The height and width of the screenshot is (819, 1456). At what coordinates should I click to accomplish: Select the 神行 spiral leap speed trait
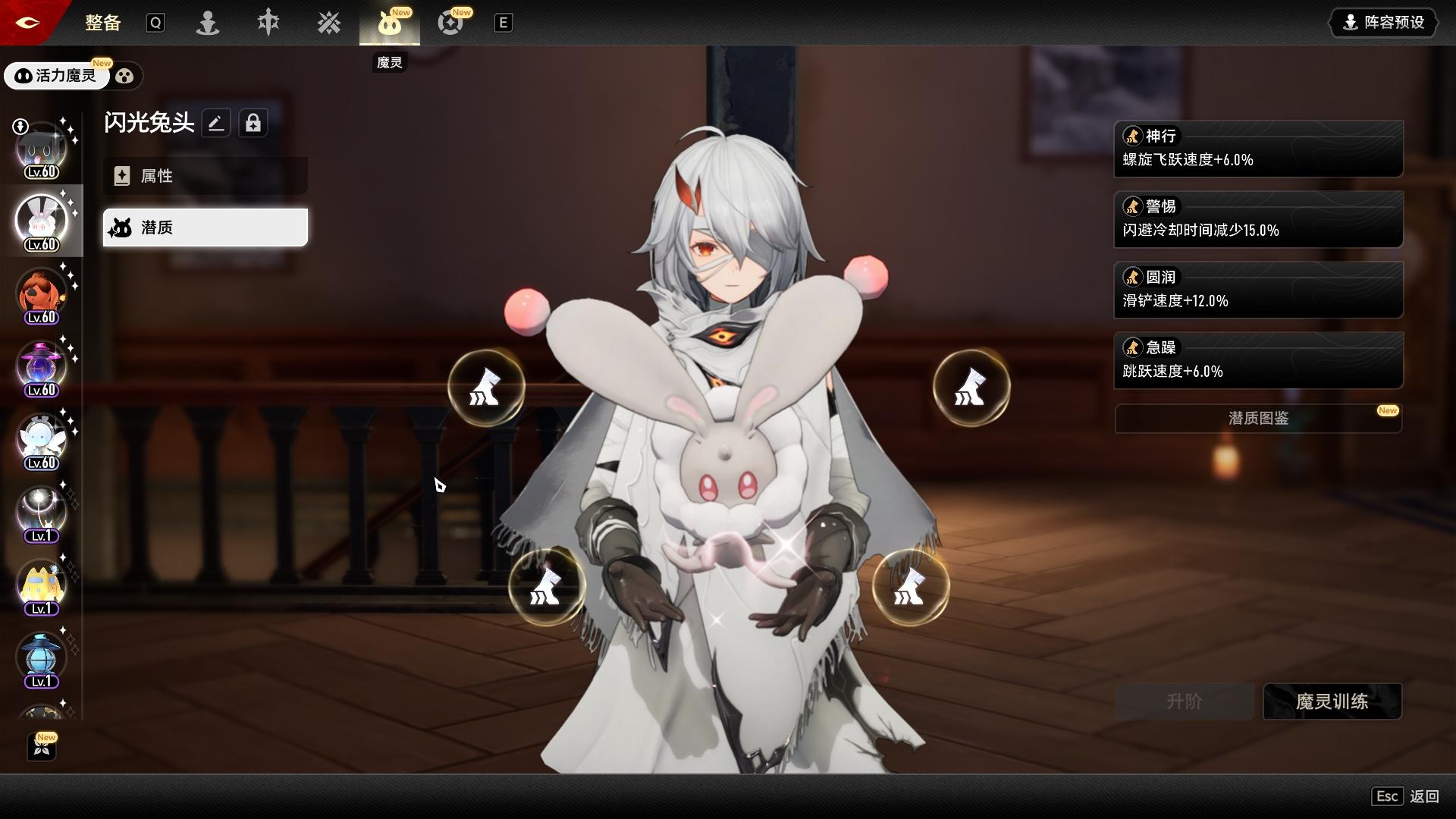[1258, 149]
